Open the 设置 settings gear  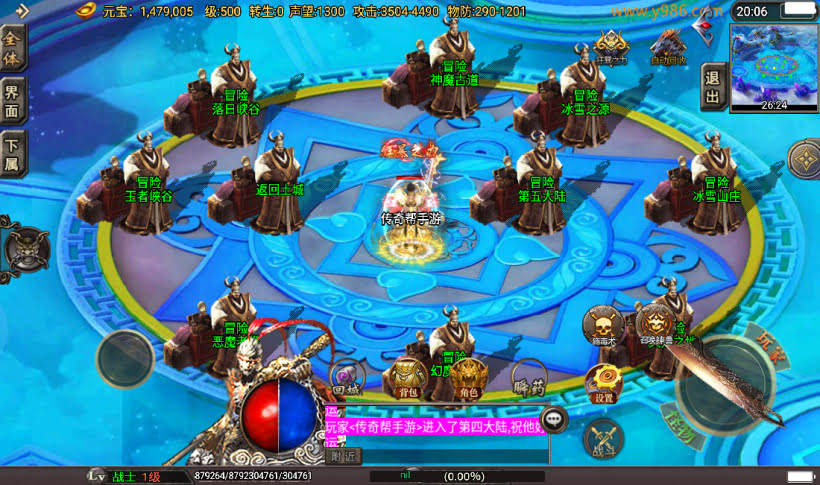point(603,383)
